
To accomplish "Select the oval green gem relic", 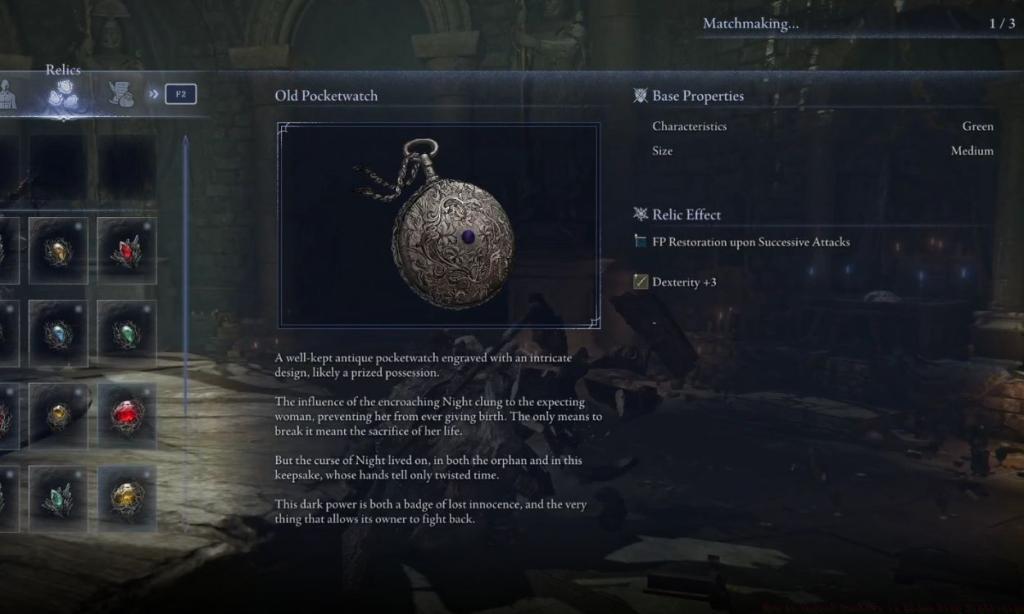I will click(127, 333).
